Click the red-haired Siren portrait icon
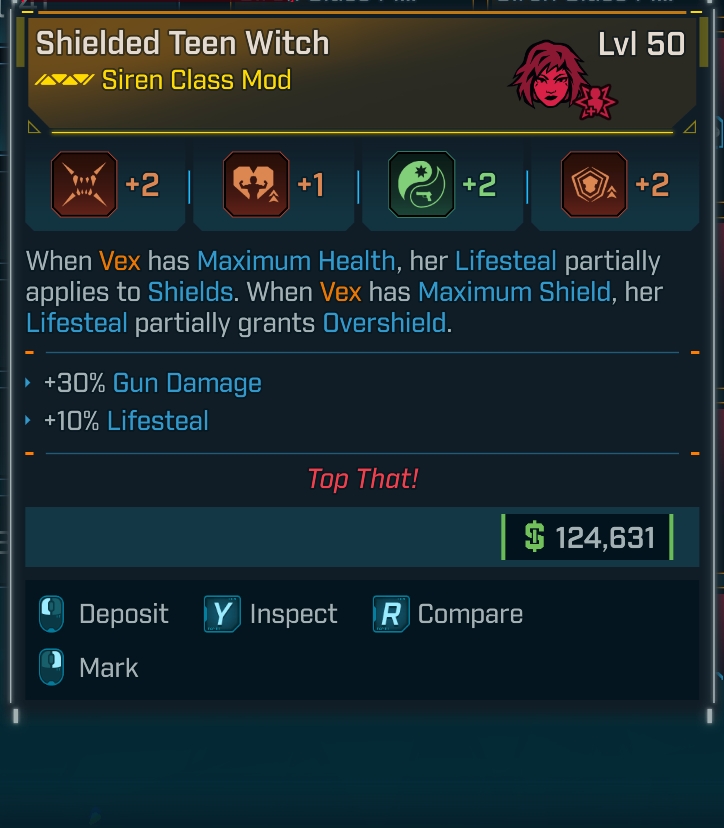724x828 pixels. click(x=550, y=74)
